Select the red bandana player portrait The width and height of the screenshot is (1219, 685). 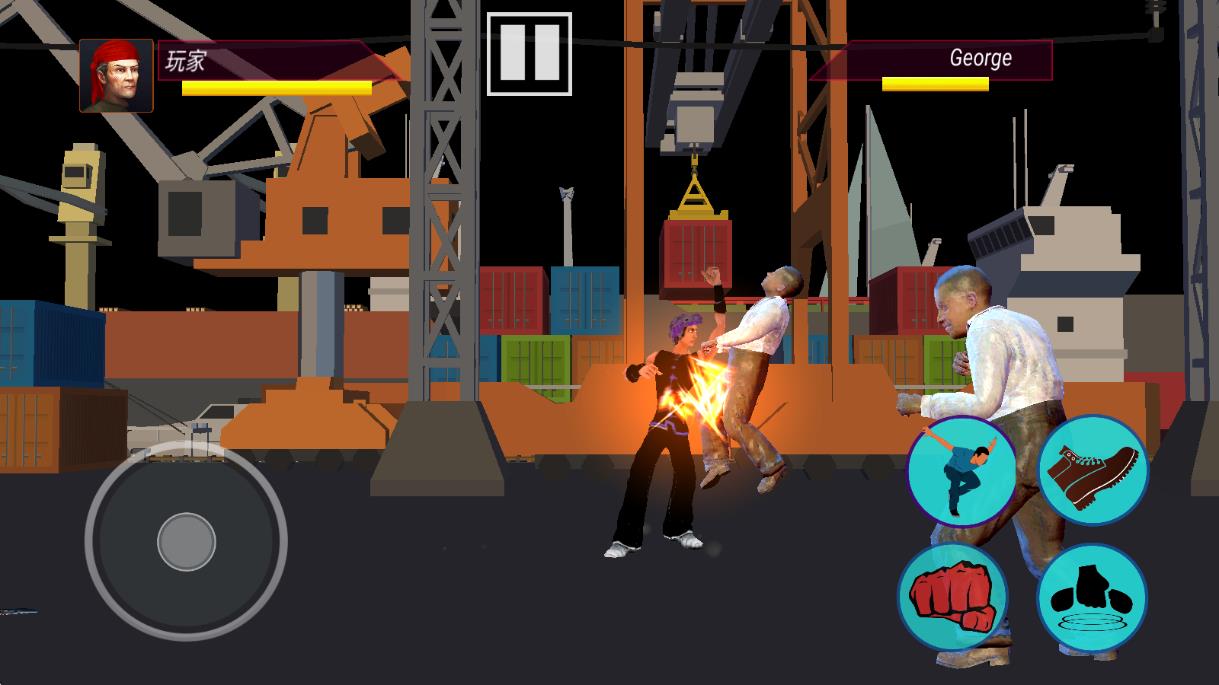(x=117, y=76)
